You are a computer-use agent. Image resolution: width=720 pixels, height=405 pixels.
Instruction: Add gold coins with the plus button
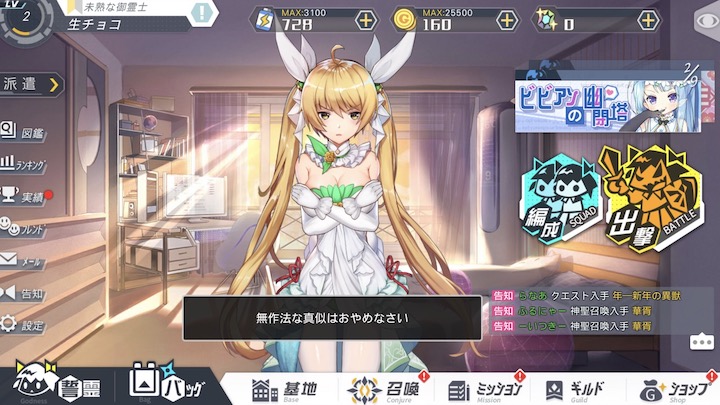pyautogui.click(x=508, y=19)
